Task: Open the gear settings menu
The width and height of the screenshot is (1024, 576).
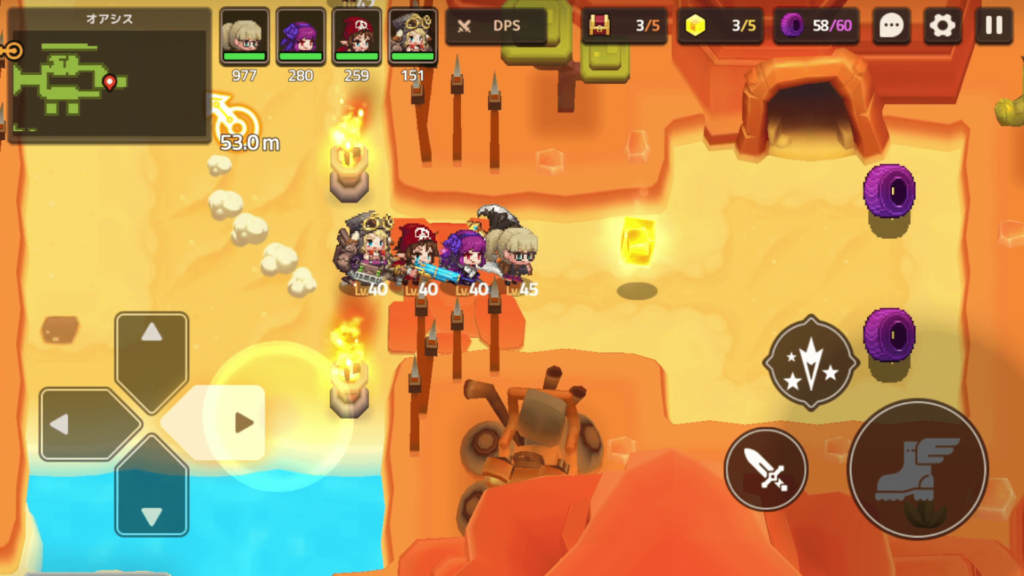Action: 942,26
